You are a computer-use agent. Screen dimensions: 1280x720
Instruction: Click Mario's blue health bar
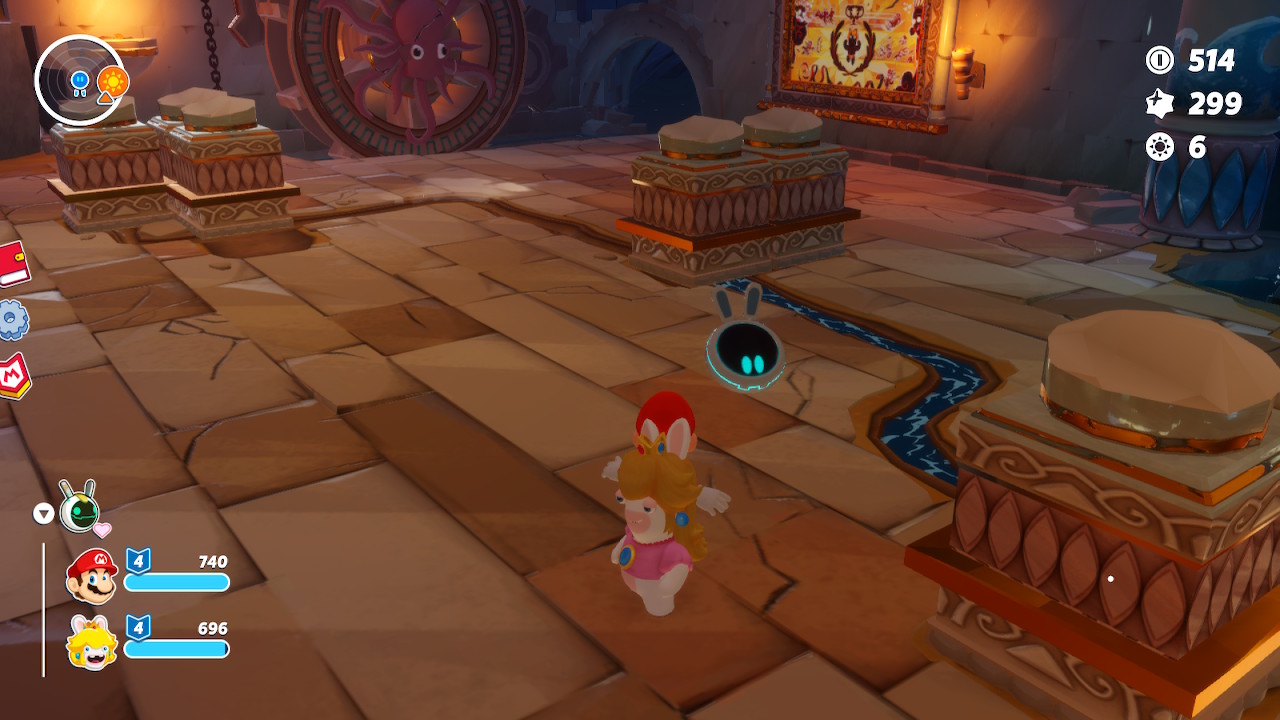click(x=176, y=582)
